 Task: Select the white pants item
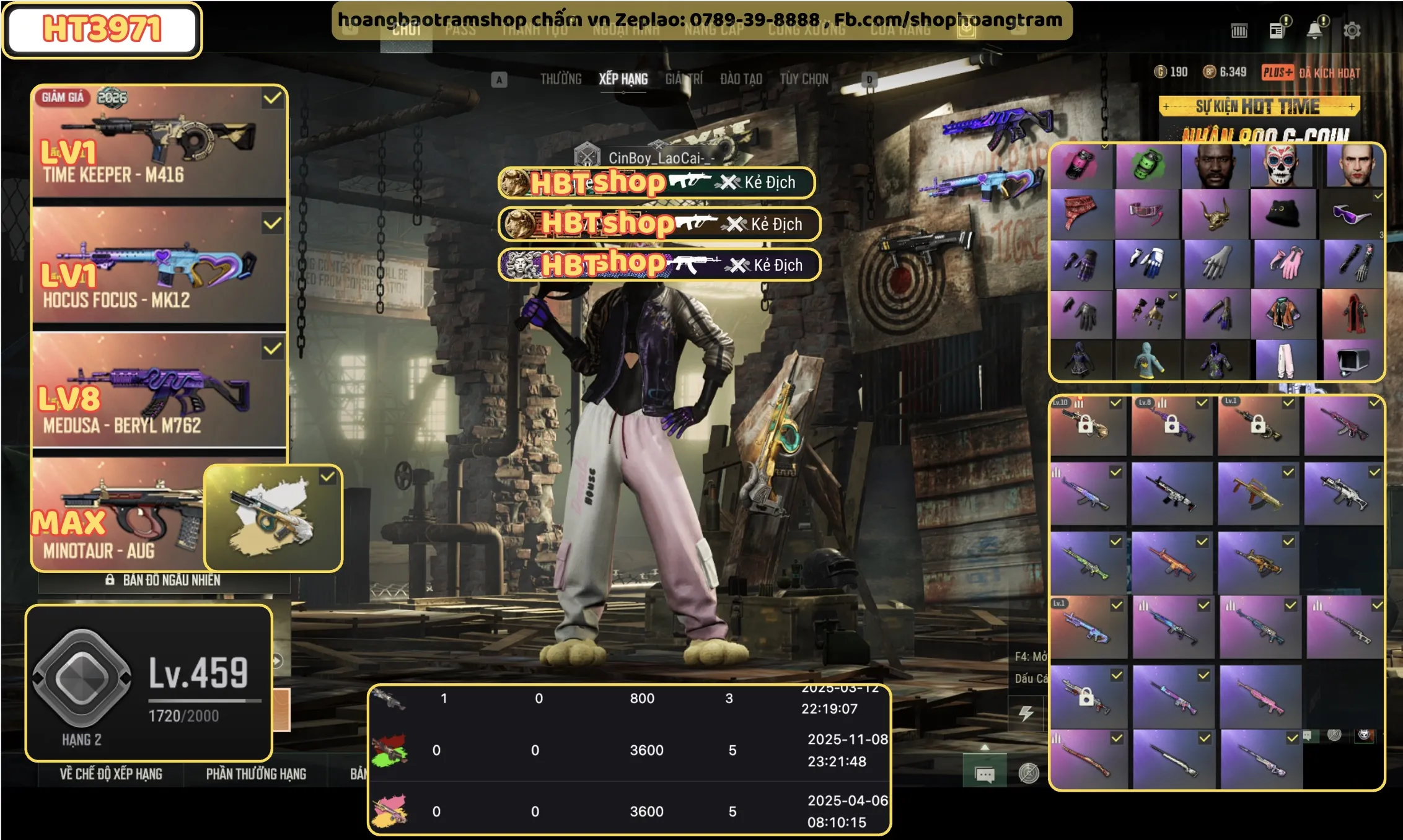click(x=1284, y=359)
